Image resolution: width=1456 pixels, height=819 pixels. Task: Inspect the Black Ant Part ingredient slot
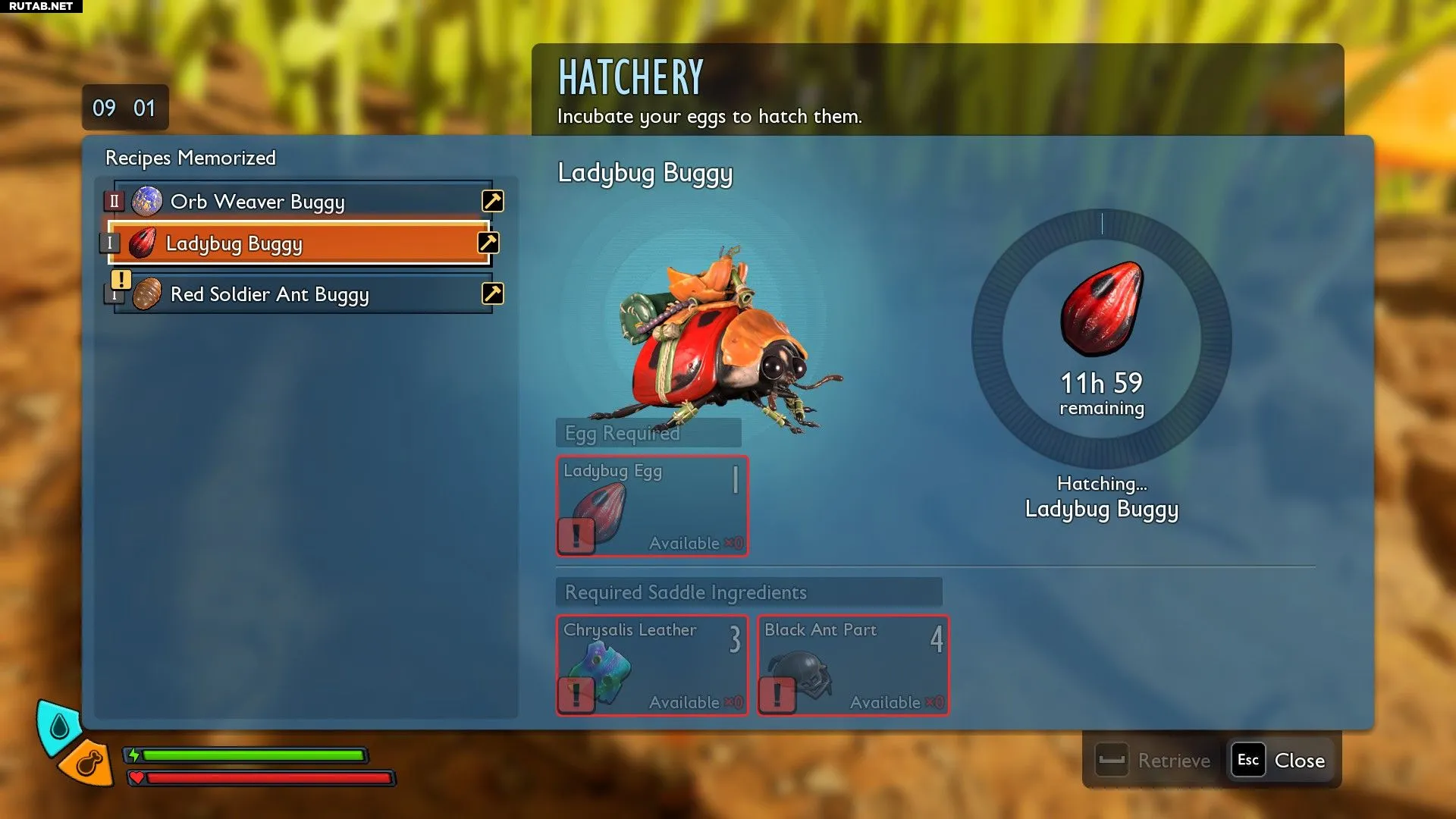pyautogui.click(x=853, y=665)
